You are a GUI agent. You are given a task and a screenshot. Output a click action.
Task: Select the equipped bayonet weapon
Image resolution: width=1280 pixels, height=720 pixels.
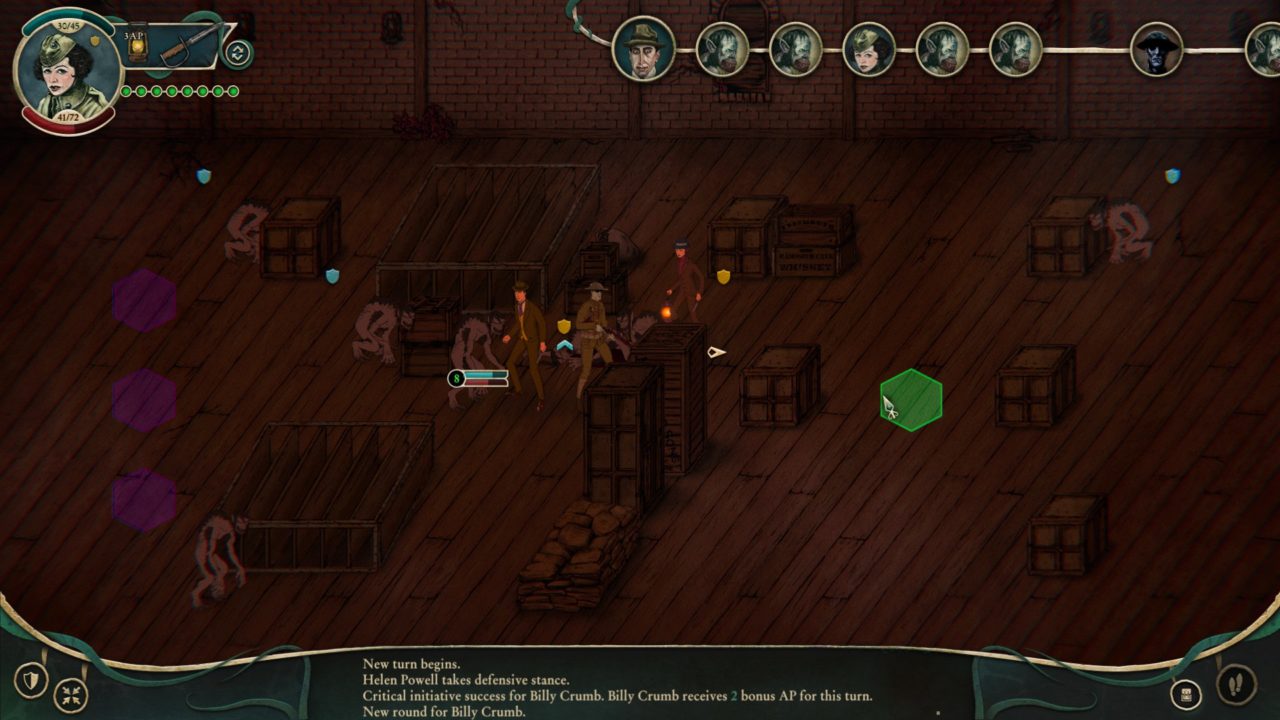click(188, 44)
